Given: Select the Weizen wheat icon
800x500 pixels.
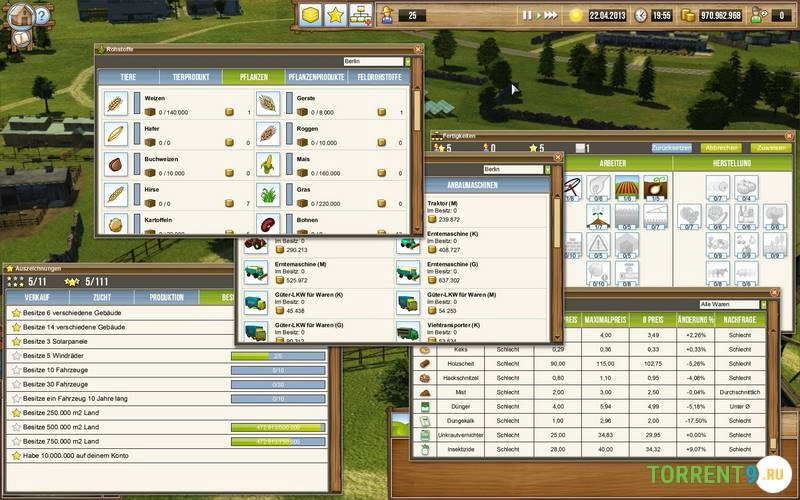Looking at the screenshot, I should pos(116,103).
